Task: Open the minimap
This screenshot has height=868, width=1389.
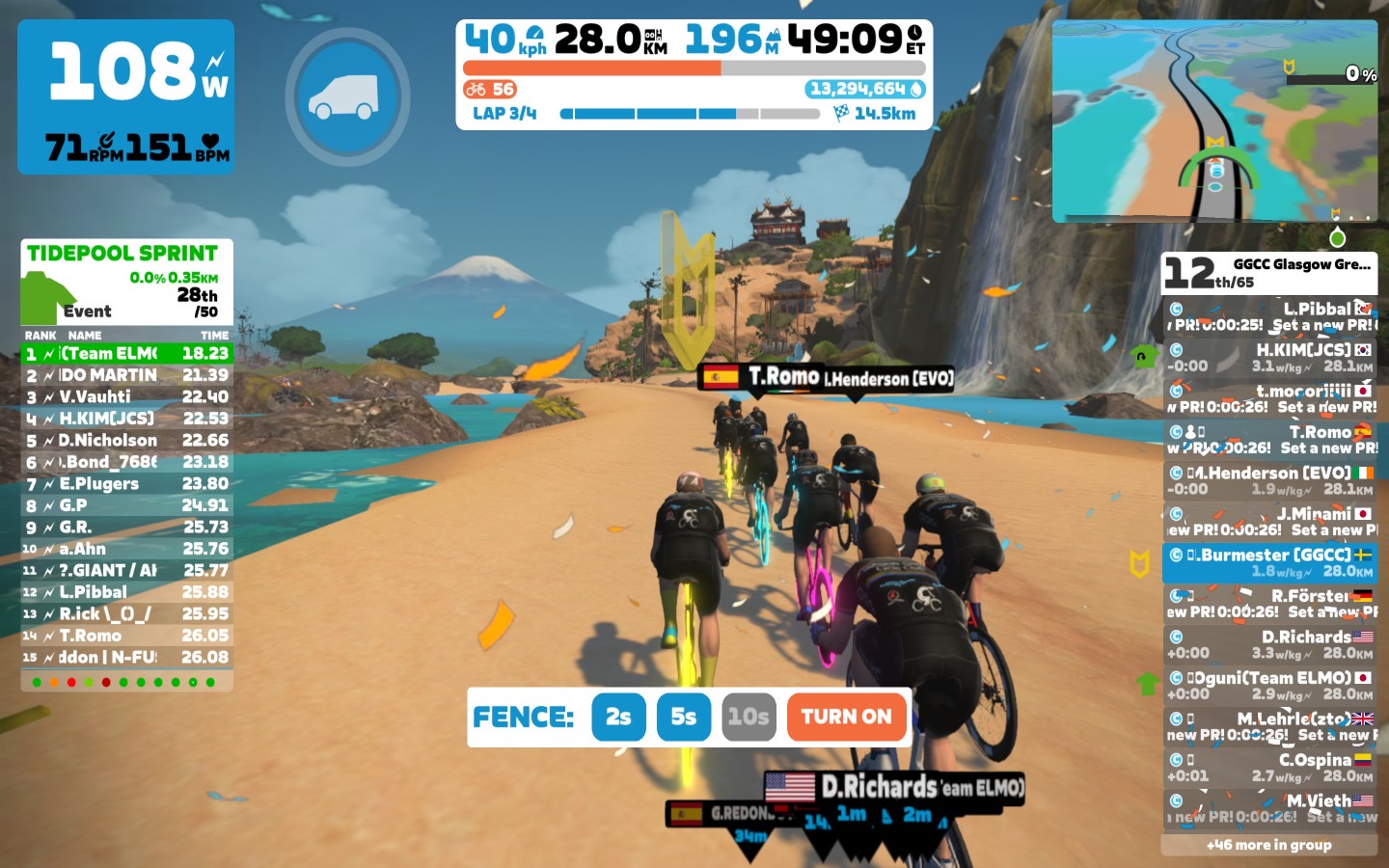Action: 1213,121
